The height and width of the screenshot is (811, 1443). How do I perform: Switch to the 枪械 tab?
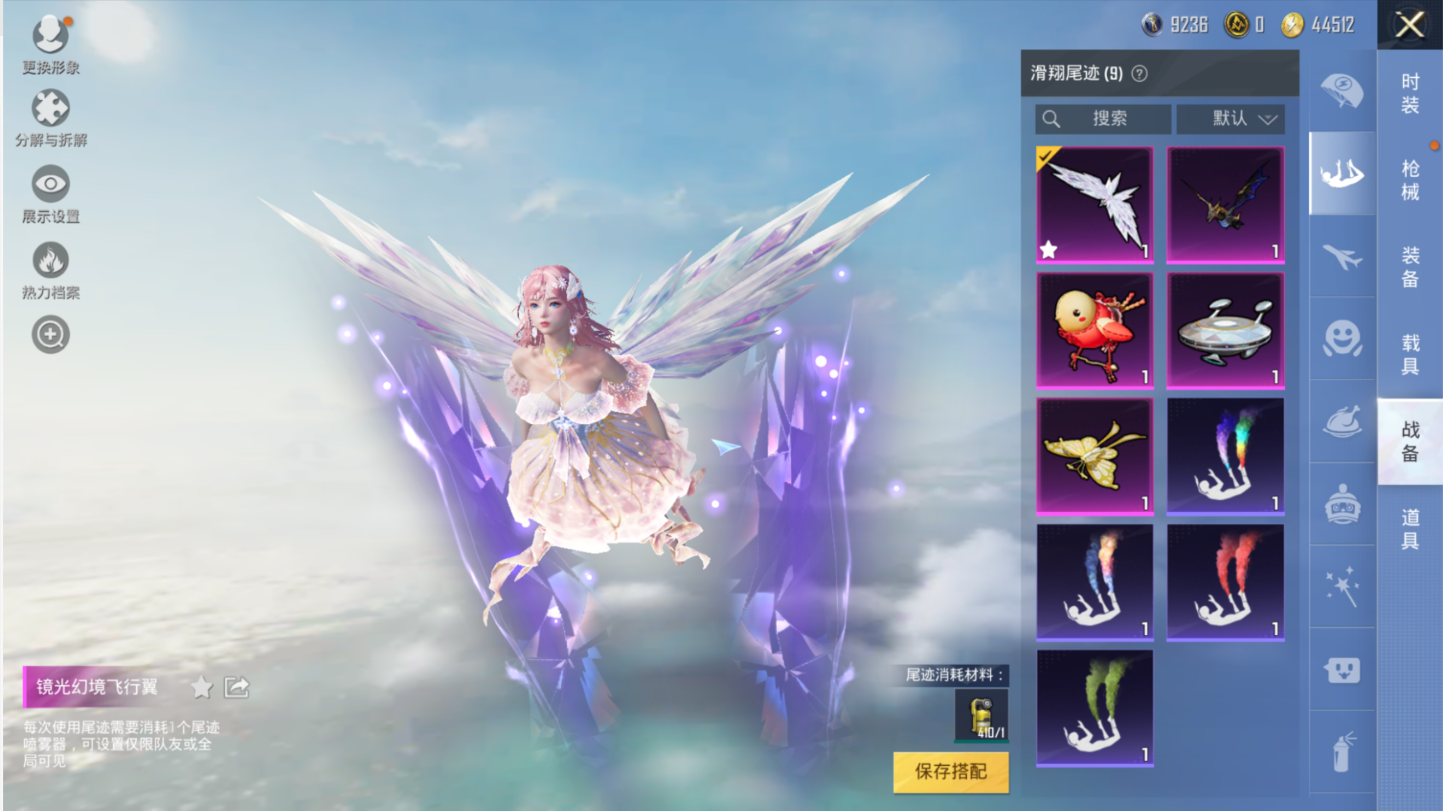(x=1410, y=180)
